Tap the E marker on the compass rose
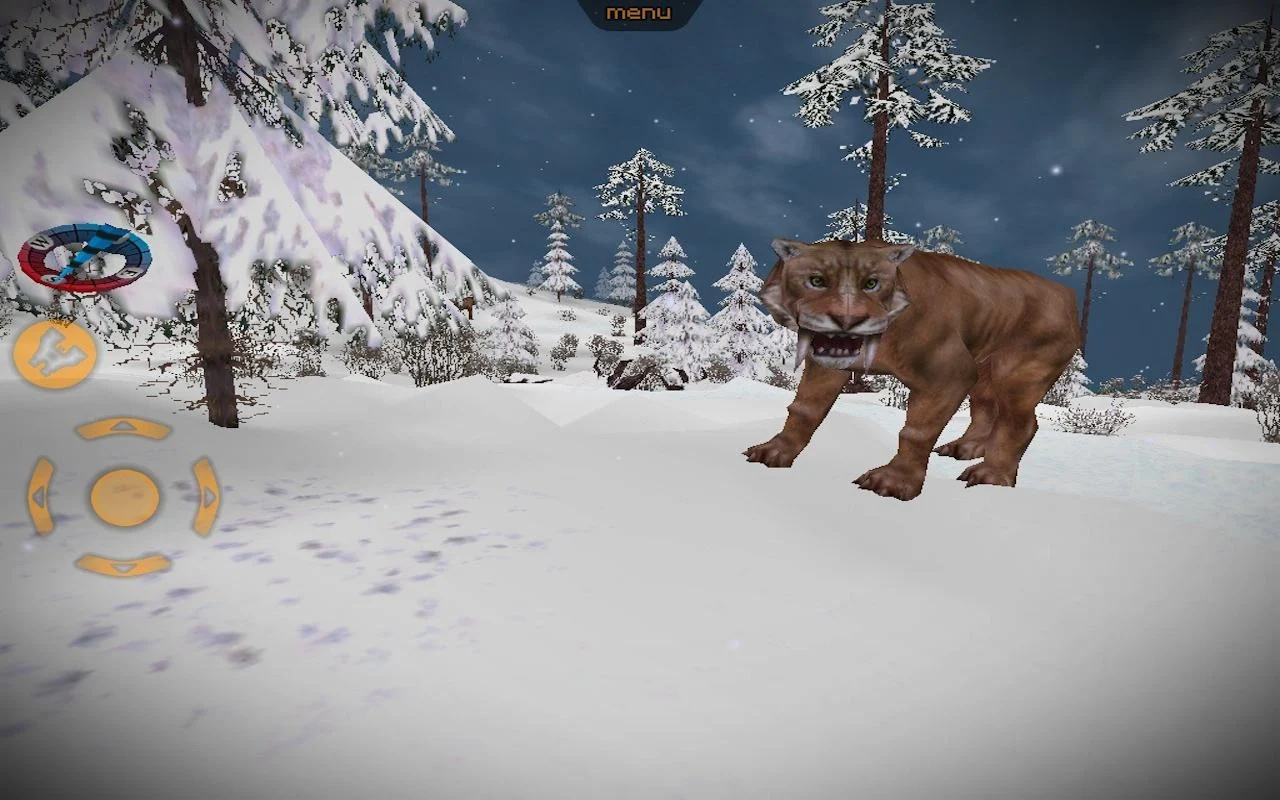 coord(128,272)
